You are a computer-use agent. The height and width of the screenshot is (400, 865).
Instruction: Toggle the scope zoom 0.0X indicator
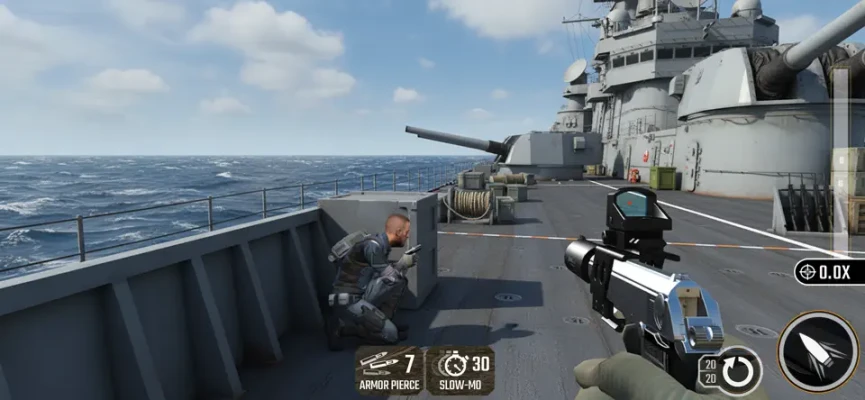point(829,272)
